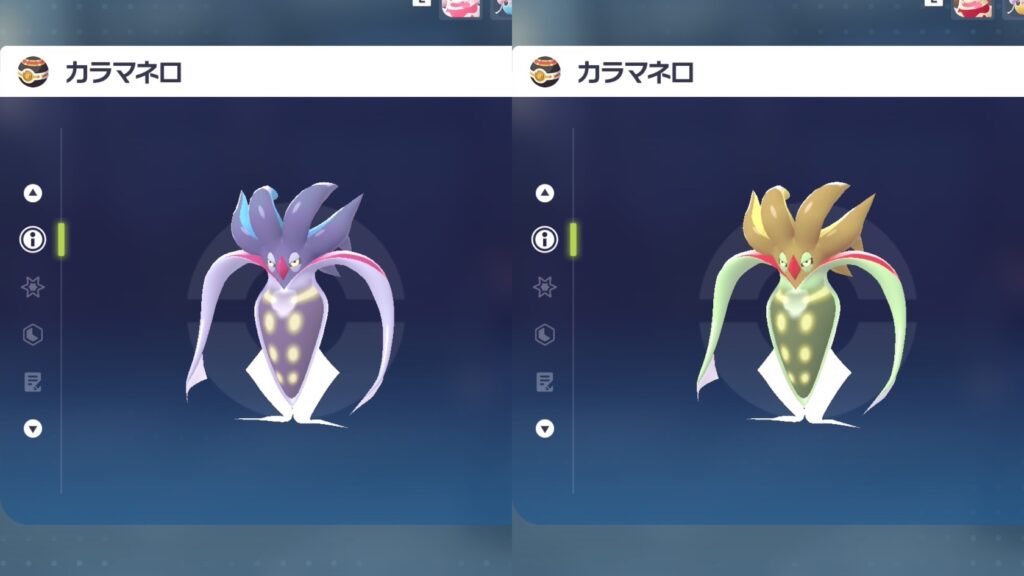Viewport: 1024px width, 576px height.
Task: Click the down arrow beside the purple Malamar
Action: point(33,428)
